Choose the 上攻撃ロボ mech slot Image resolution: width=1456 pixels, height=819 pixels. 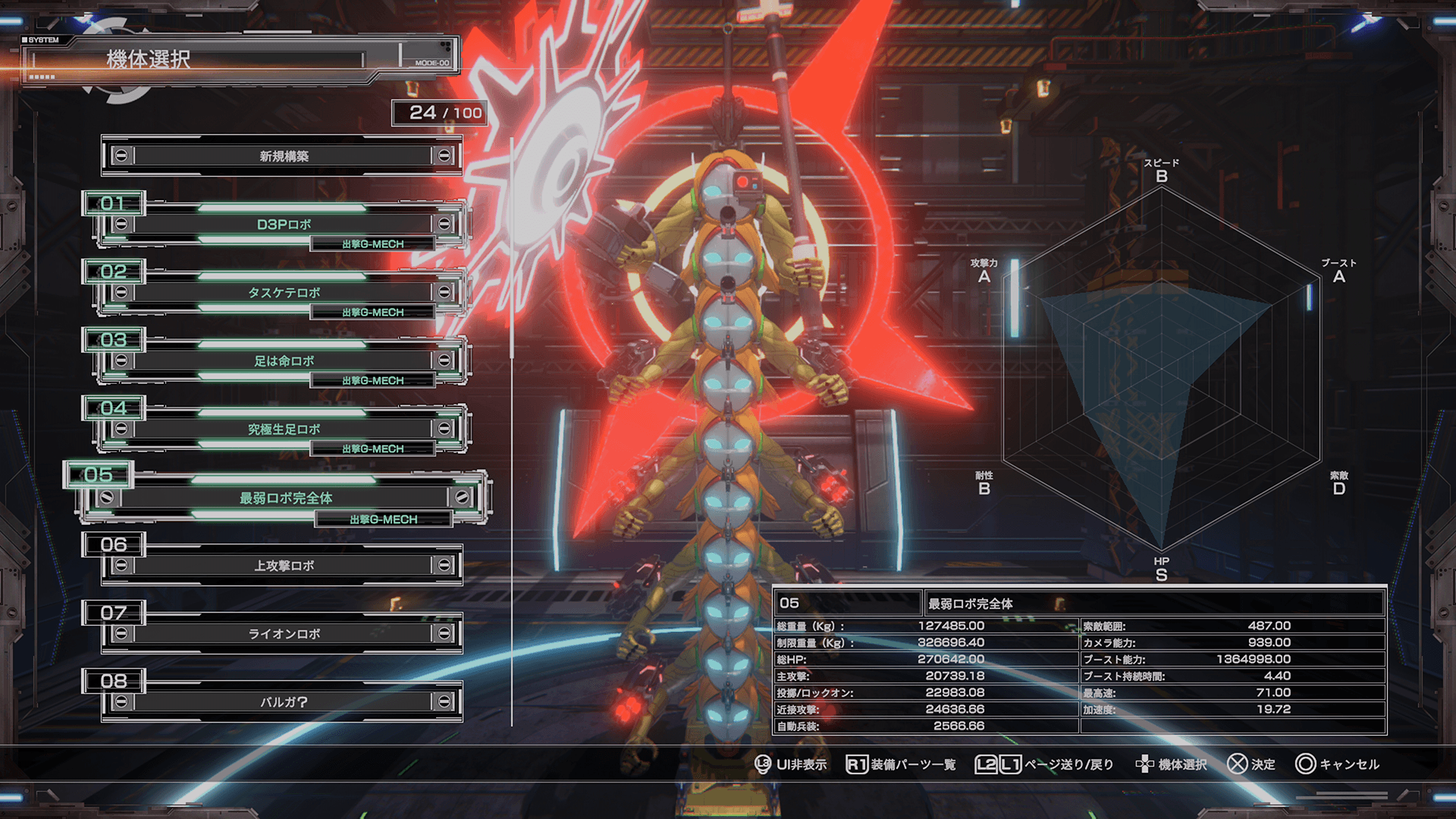283,566
